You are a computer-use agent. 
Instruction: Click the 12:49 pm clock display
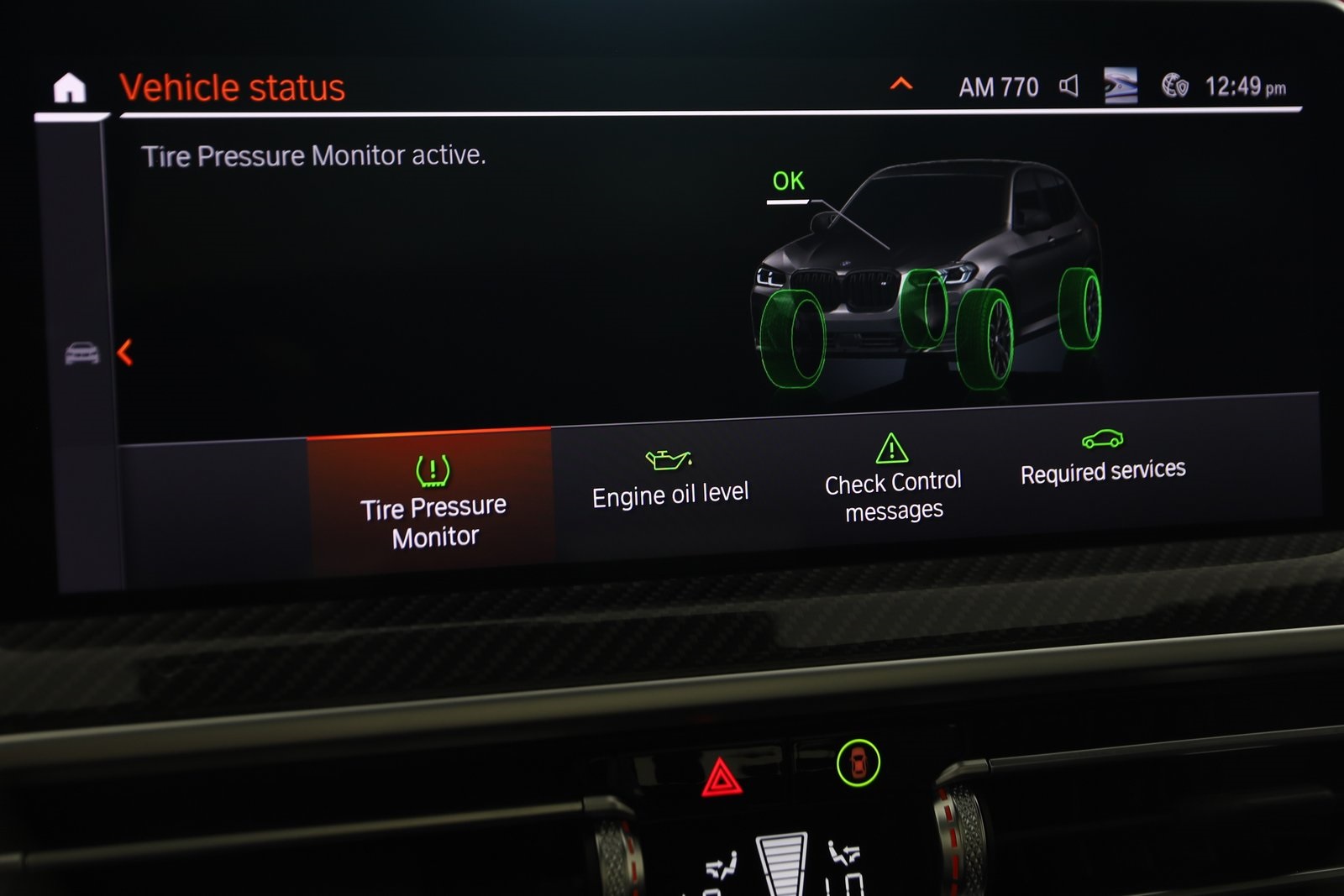click(1246, 86)
